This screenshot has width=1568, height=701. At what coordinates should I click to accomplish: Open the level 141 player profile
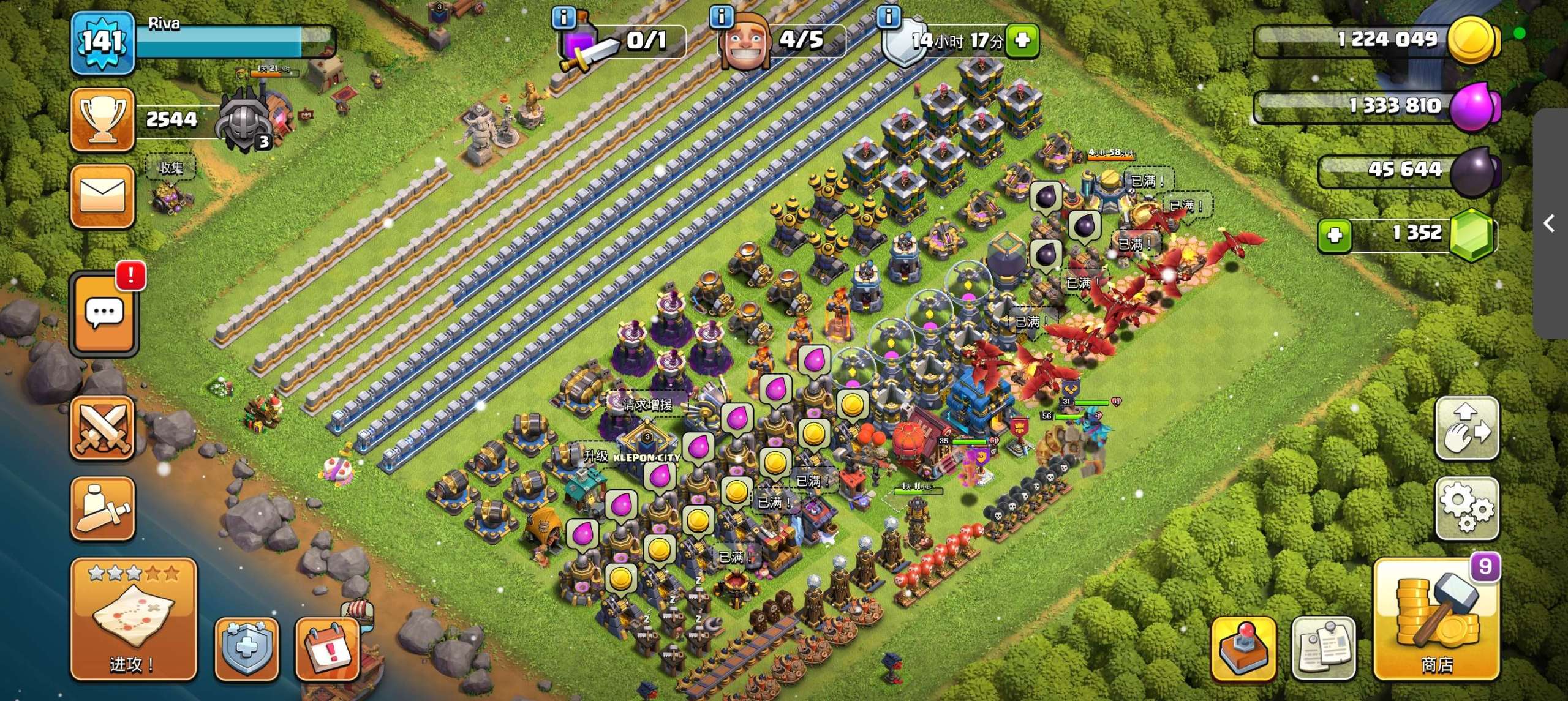(102, 43)
